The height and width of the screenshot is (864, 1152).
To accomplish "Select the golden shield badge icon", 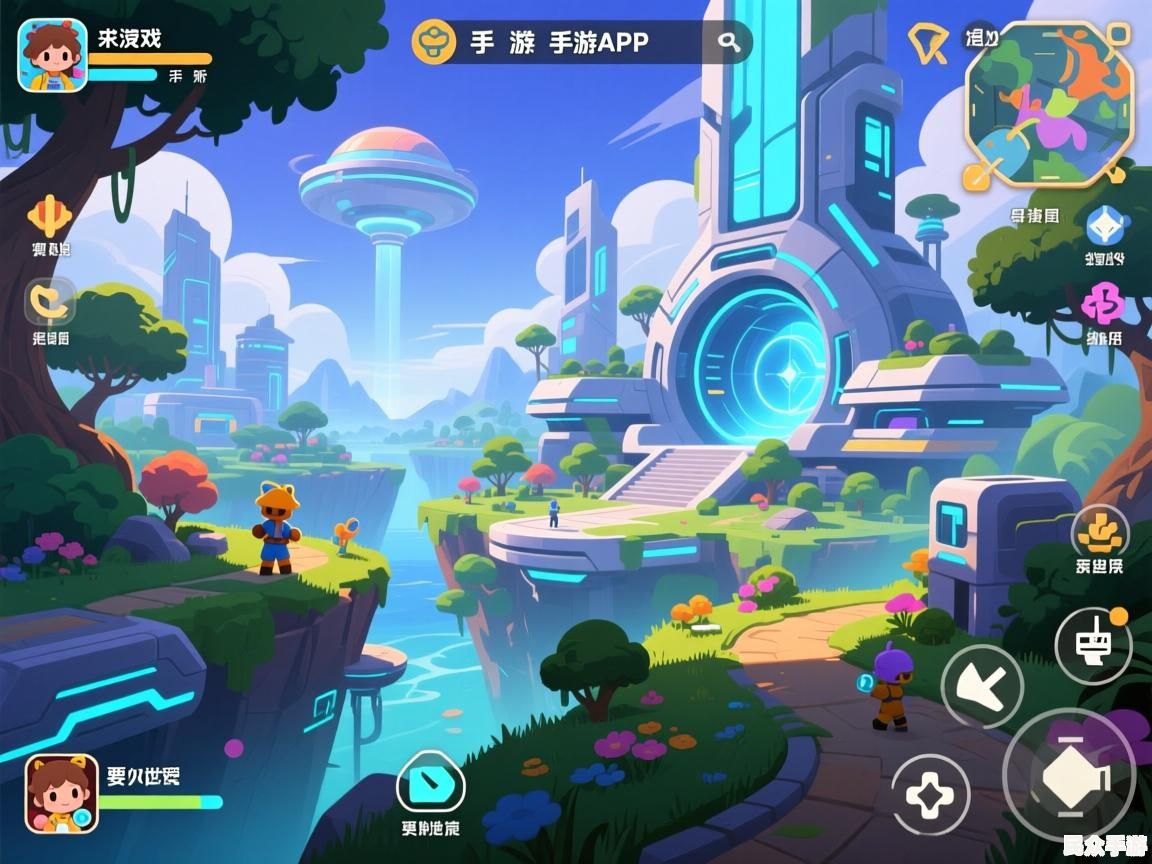I will point(928,43).
